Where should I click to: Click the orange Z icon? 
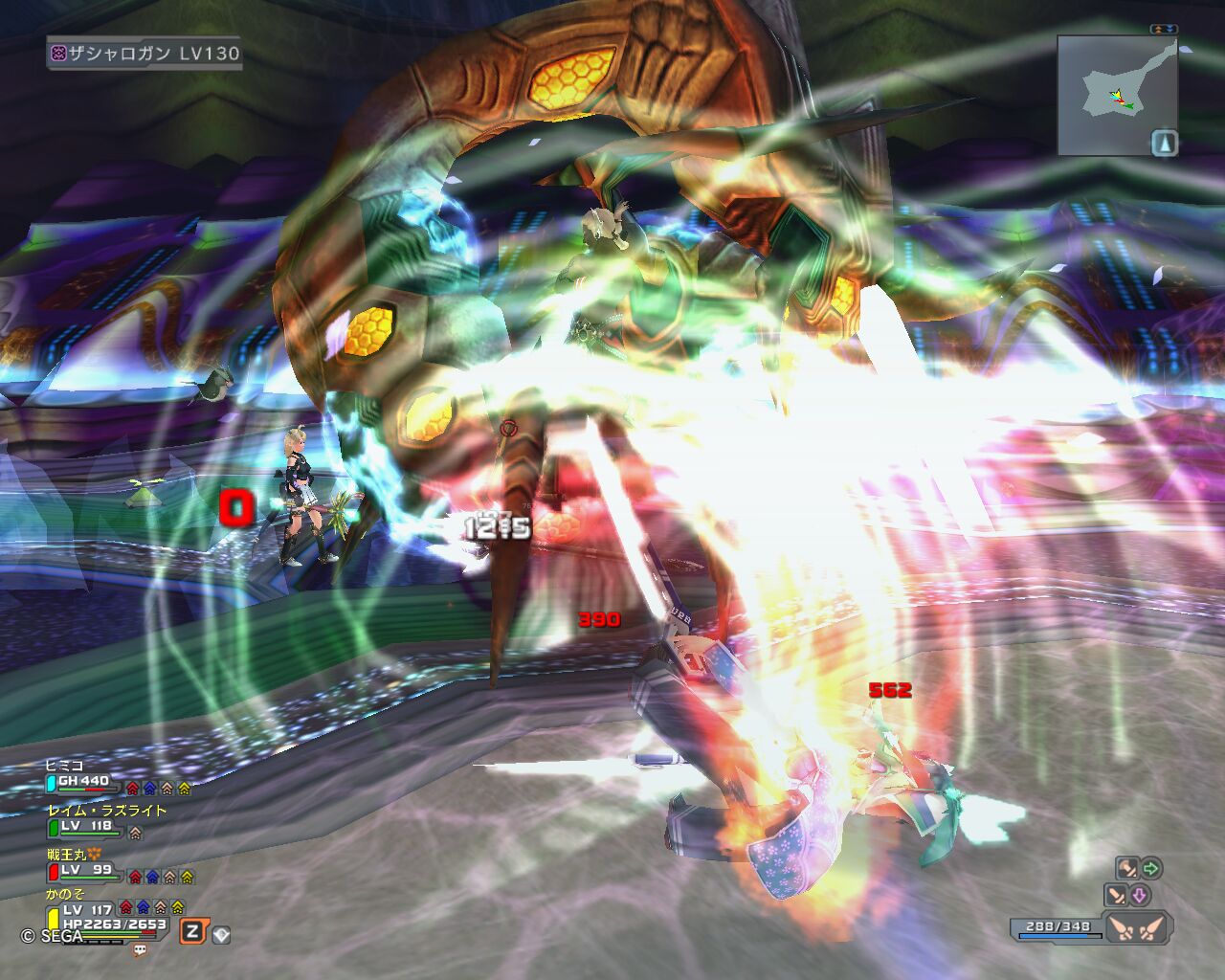[192, 931]
